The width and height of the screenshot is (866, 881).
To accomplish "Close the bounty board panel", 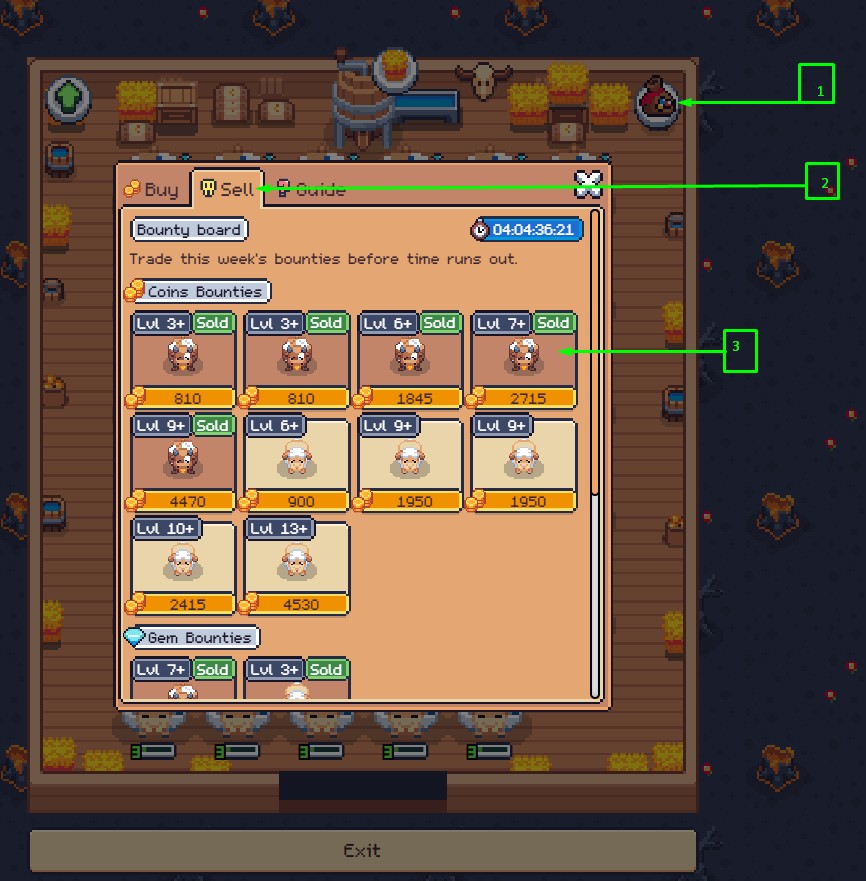I will (x=588, y=182).
